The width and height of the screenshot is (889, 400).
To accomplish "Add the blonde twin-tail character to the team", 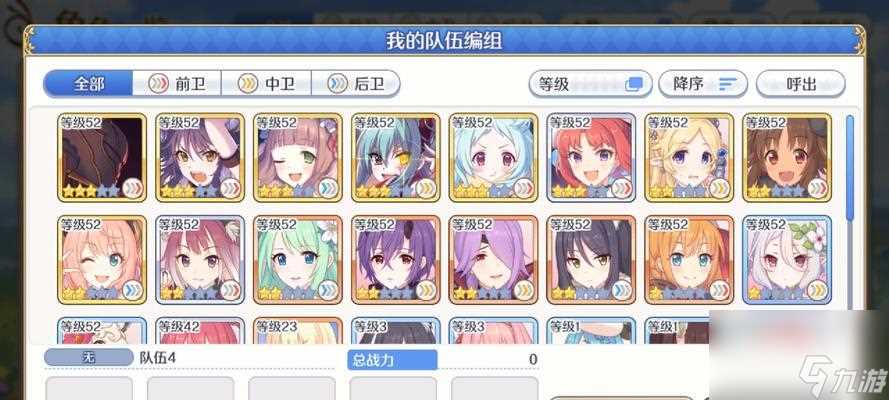I will 689,156.
